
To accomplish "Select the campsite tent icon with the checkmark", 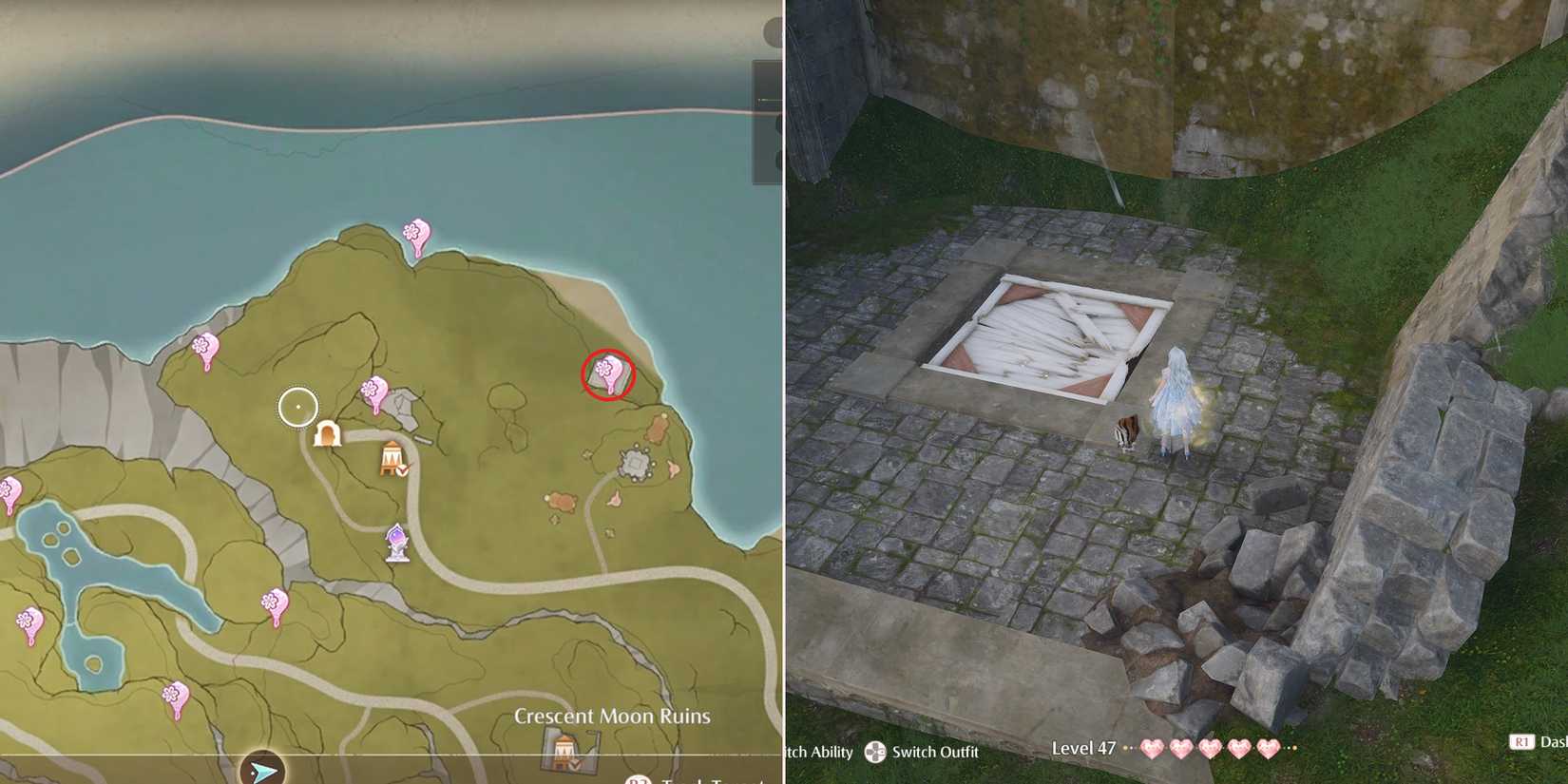I will (392, 459).
